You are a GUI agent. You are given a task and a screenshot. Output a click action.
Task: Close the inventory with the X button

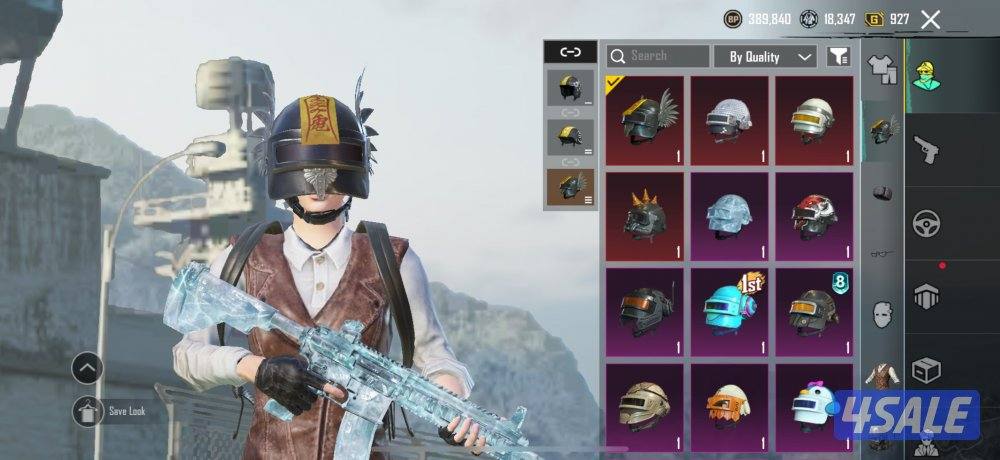[931, 19]
